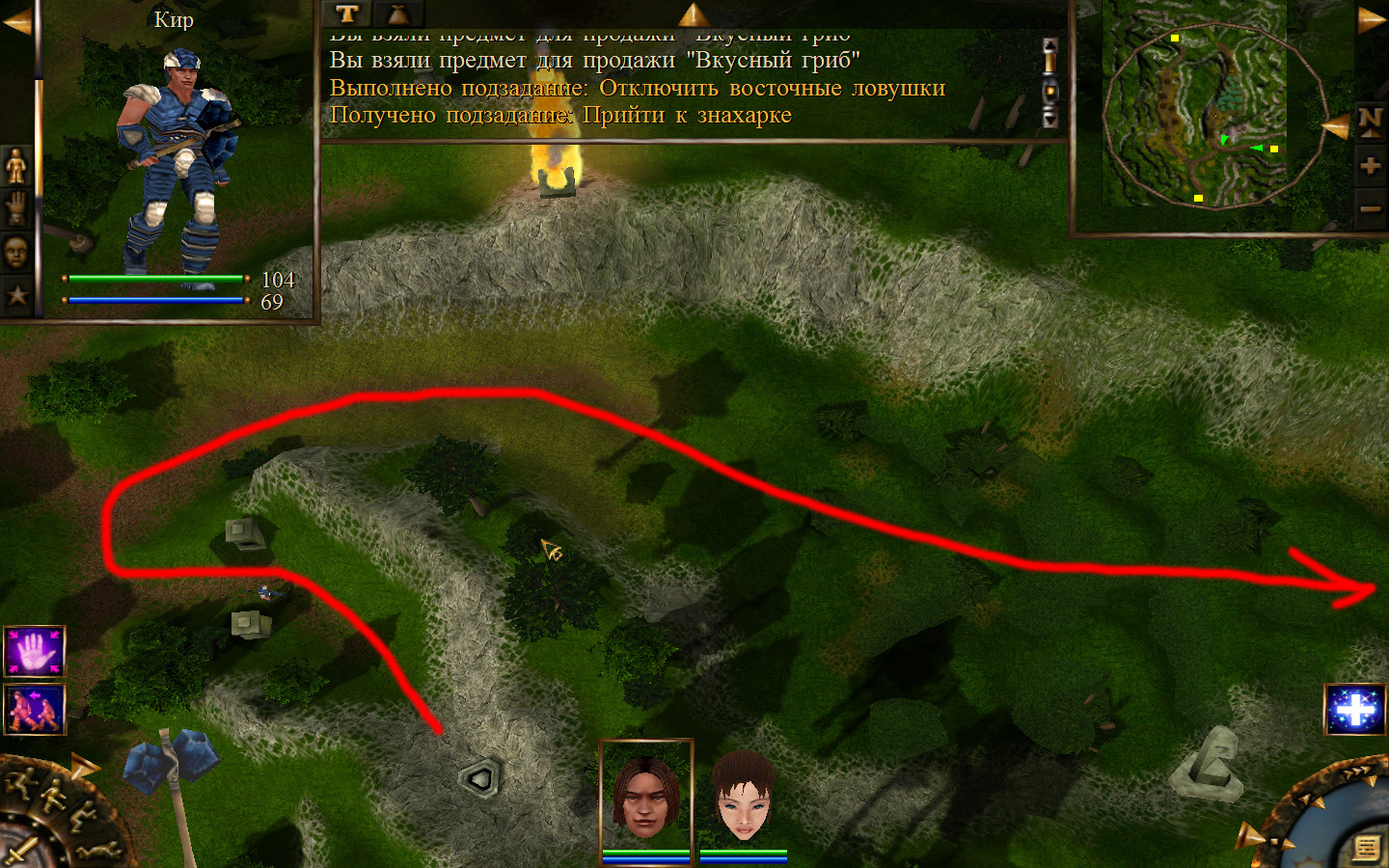Select the male hero portrait

click(646, 798)
